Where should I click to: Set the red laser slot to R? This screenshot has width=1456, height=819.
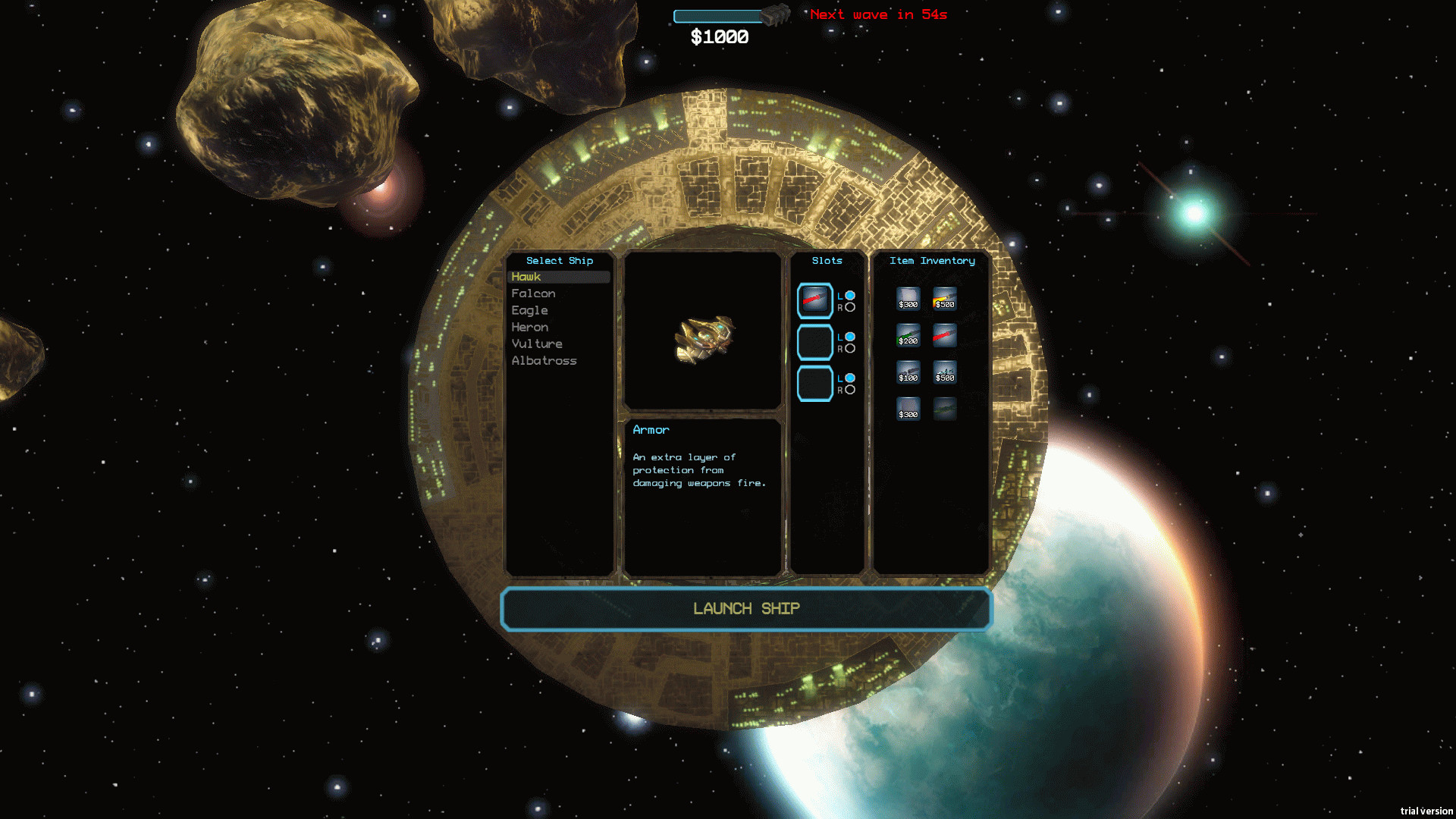pyautogui.click(x=850, y=307)
